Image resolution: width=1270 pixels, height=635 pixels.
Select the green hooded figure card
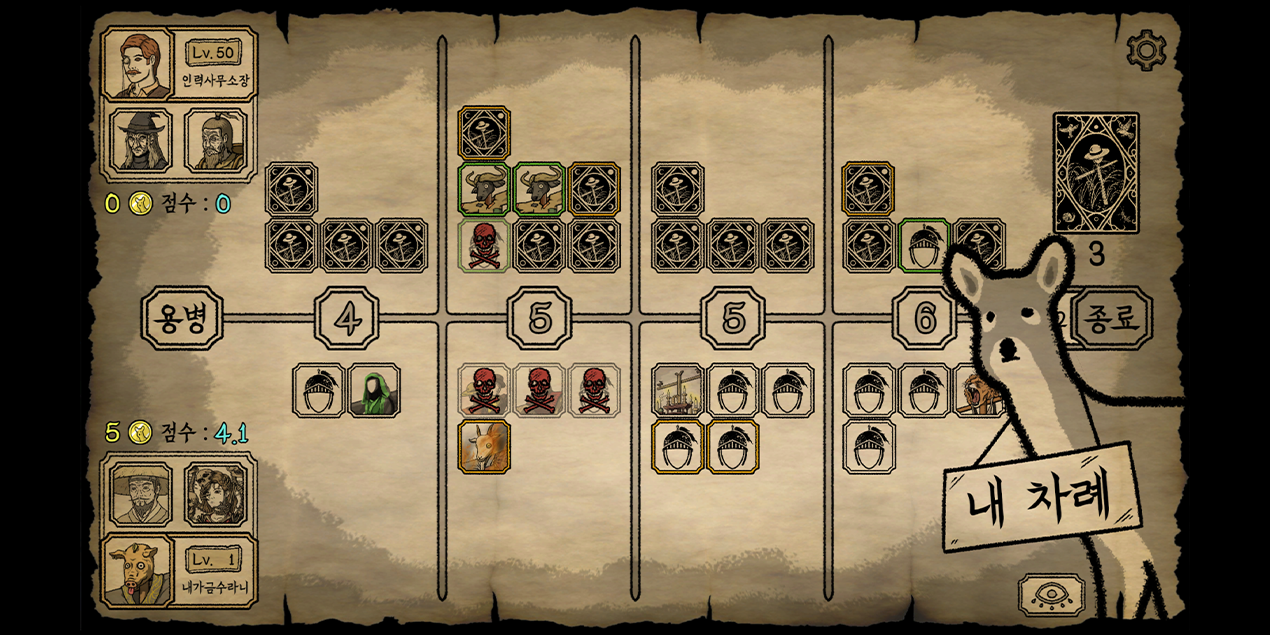(375, 391)
